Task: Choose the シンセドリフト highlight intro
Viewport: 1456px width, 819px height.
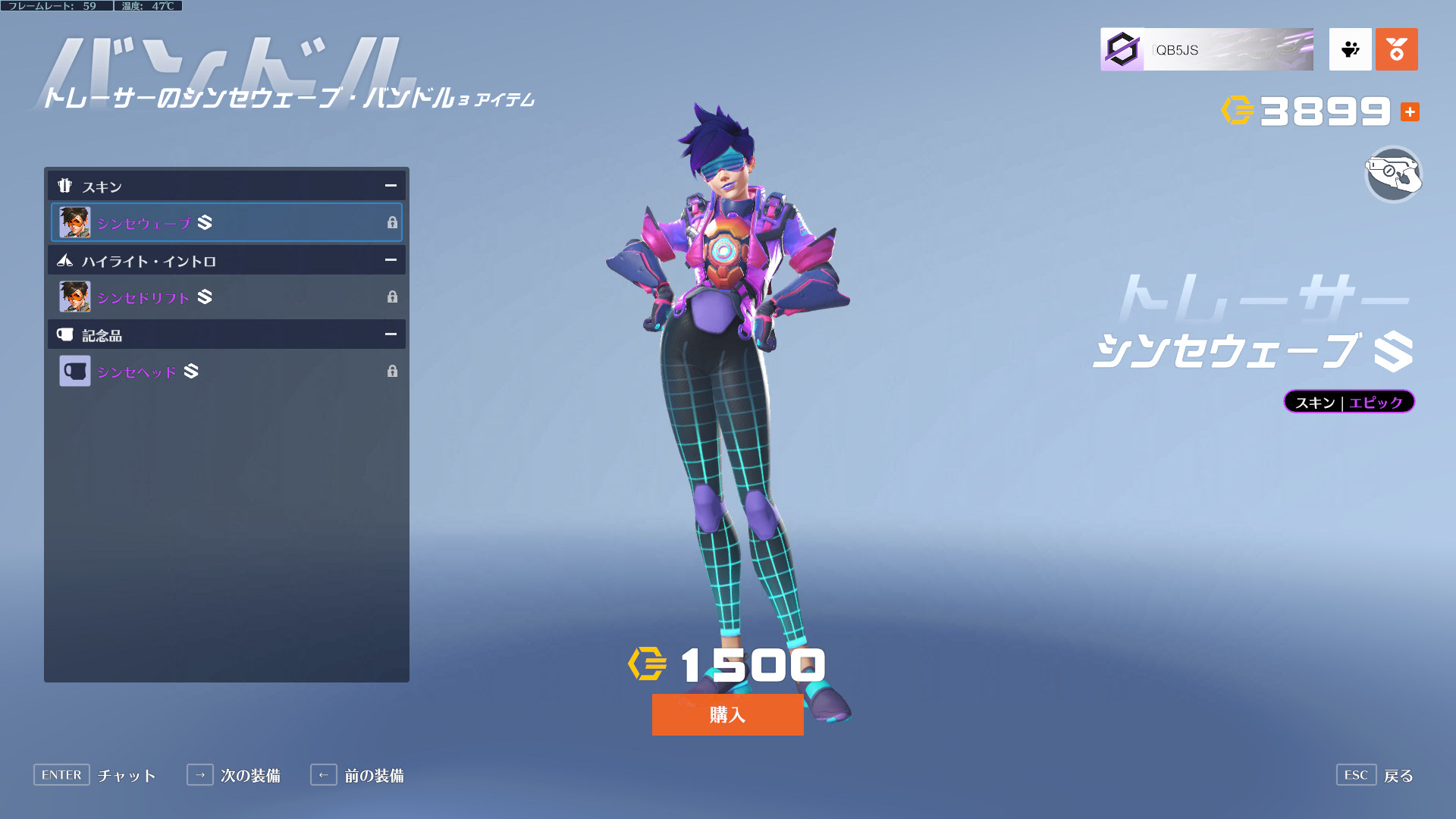Action: tap(226, 297)
